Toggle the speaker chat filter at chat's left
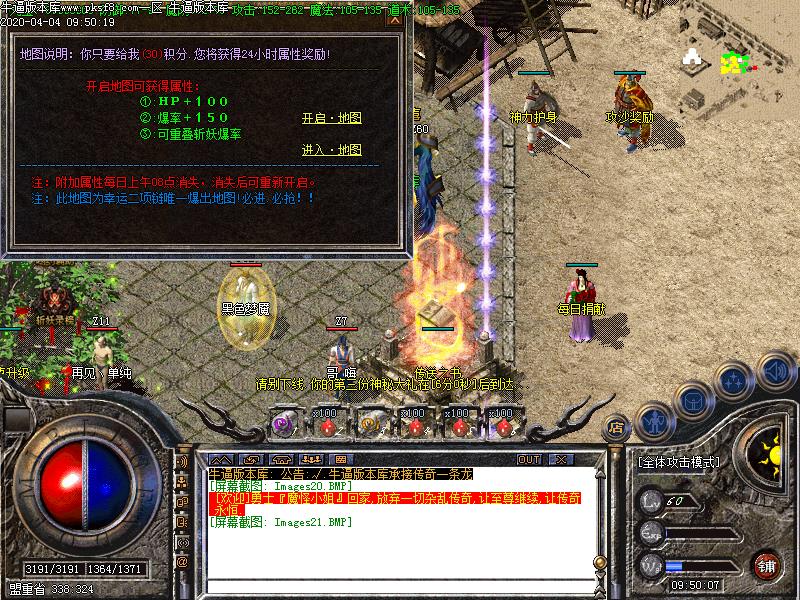Viewport: 800px width, 600px height. 182,463
